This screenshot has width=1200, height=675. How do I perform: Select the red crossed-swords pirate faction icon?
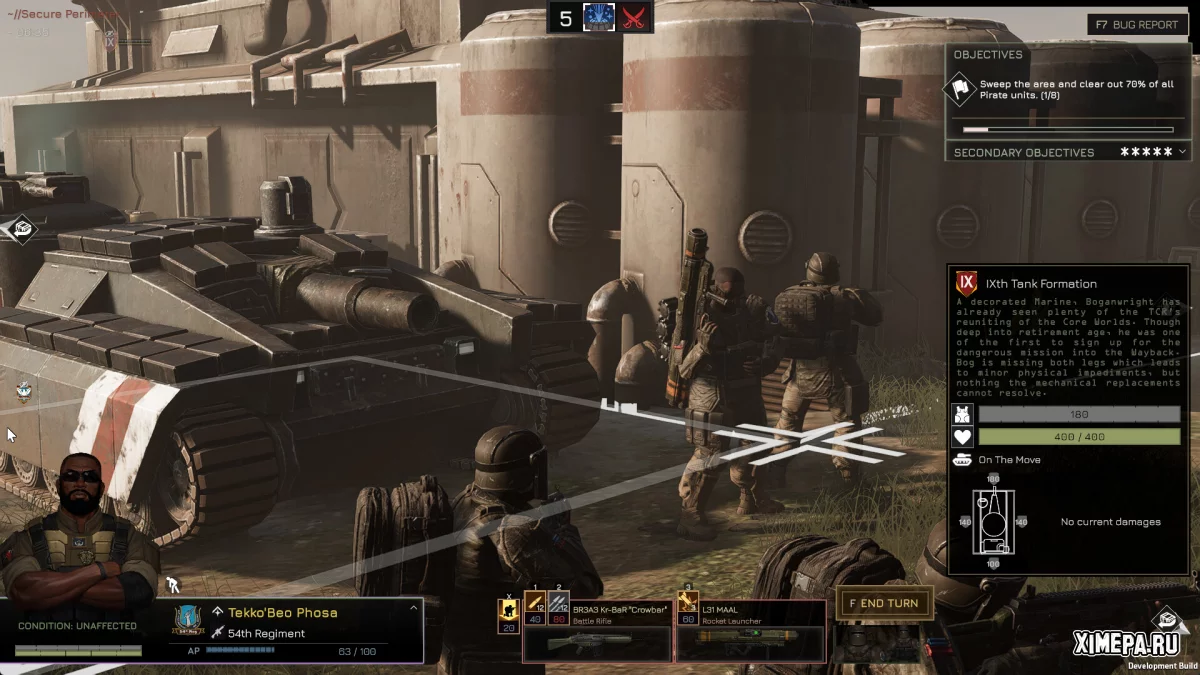[635, 17]
